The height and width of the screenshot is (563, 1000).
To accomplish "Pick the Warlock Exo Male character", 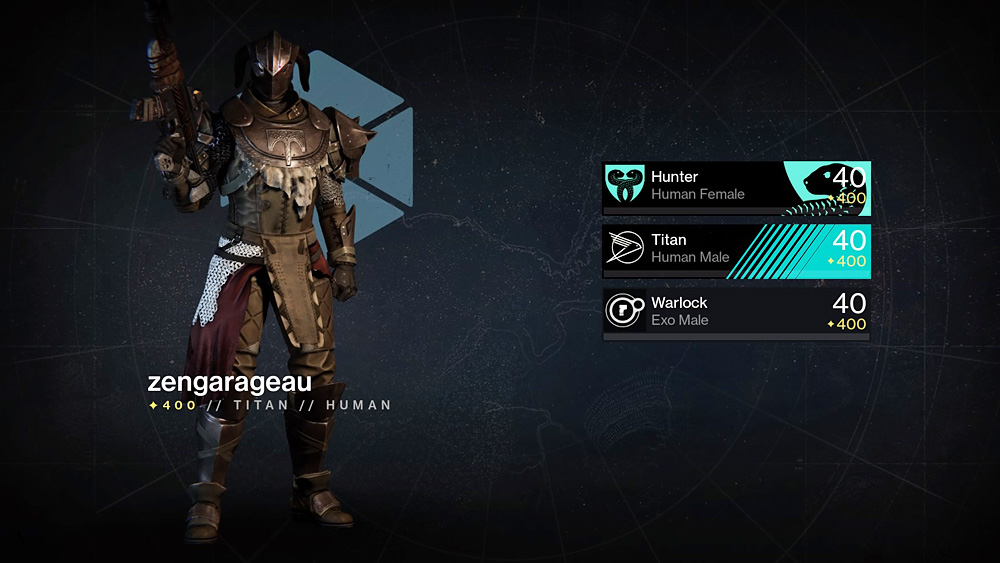I will 735,311.
